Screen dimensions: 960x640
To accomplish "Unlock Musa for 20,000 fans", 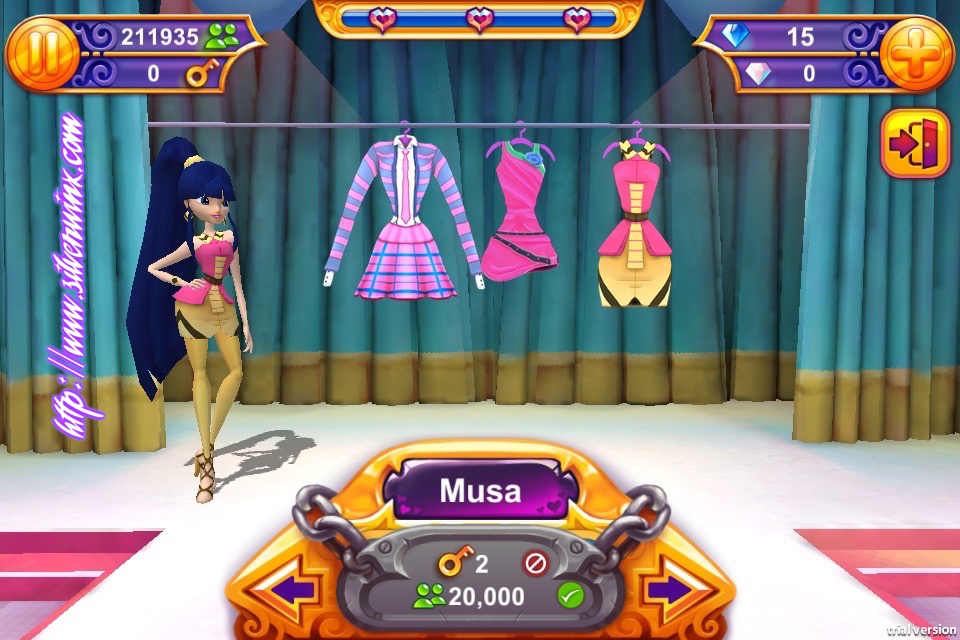I will 571,597.
